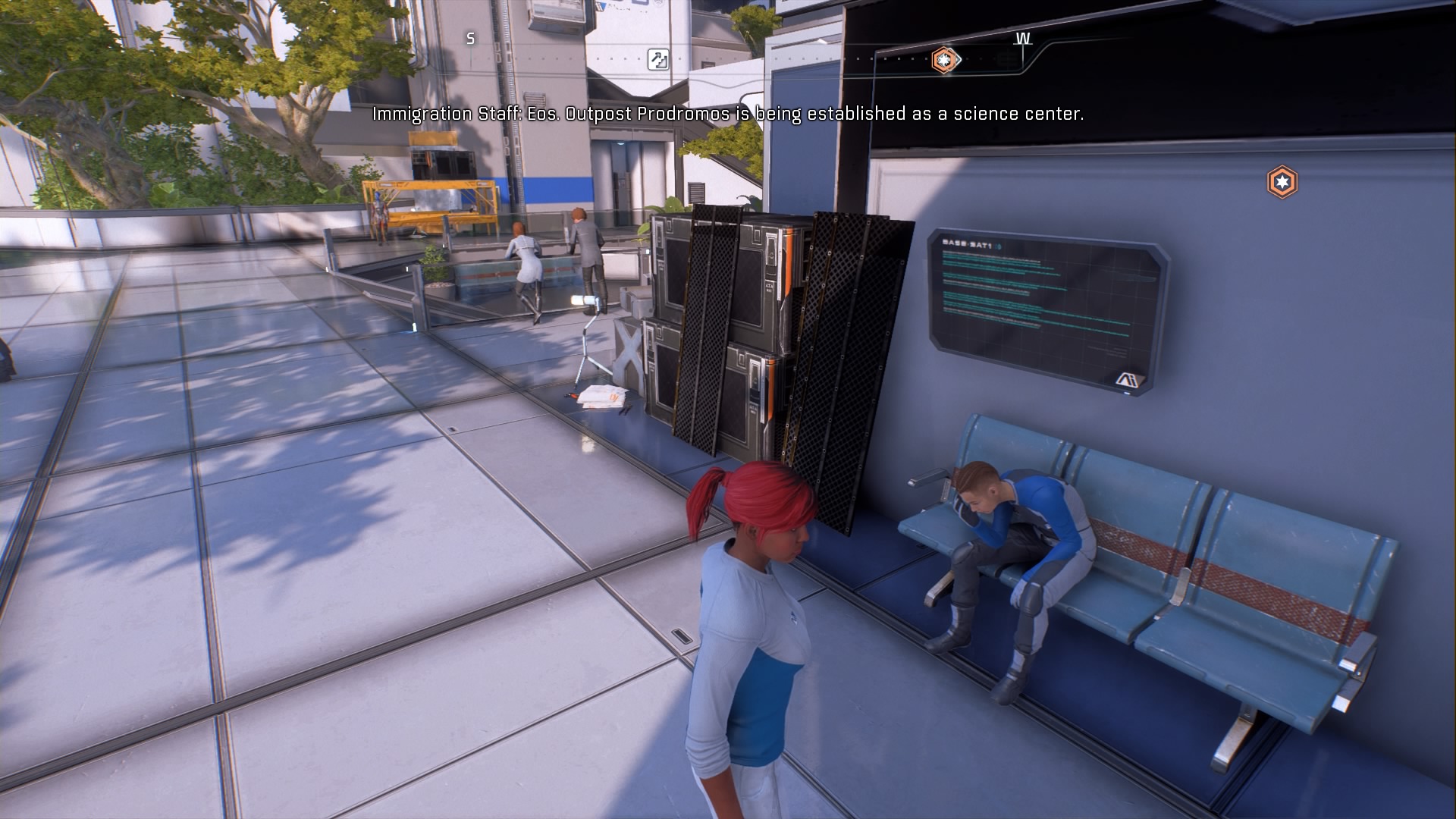Click the stairs waypoint icon on the compass

[x=658, y=61]
